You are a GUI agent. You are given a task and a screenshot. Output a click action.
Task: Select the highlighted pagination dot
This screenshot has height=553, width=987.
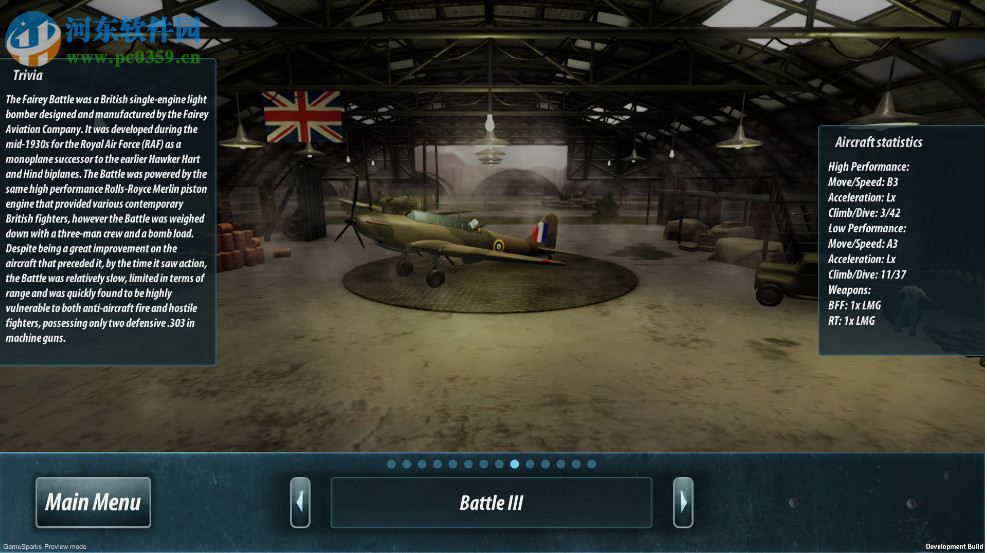(x=514, y=464)
